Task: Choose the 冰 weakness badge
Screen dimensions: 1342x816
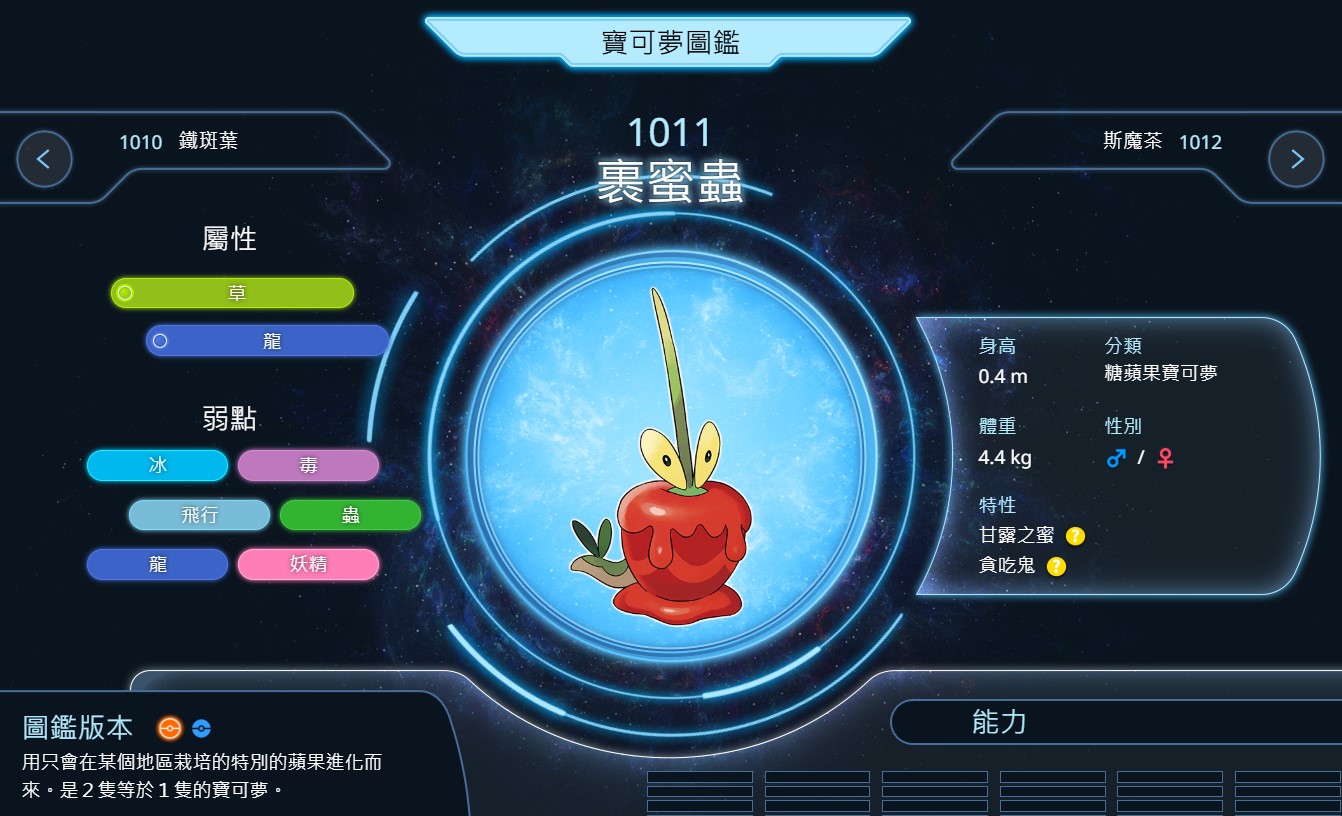Action: (158, 465)
